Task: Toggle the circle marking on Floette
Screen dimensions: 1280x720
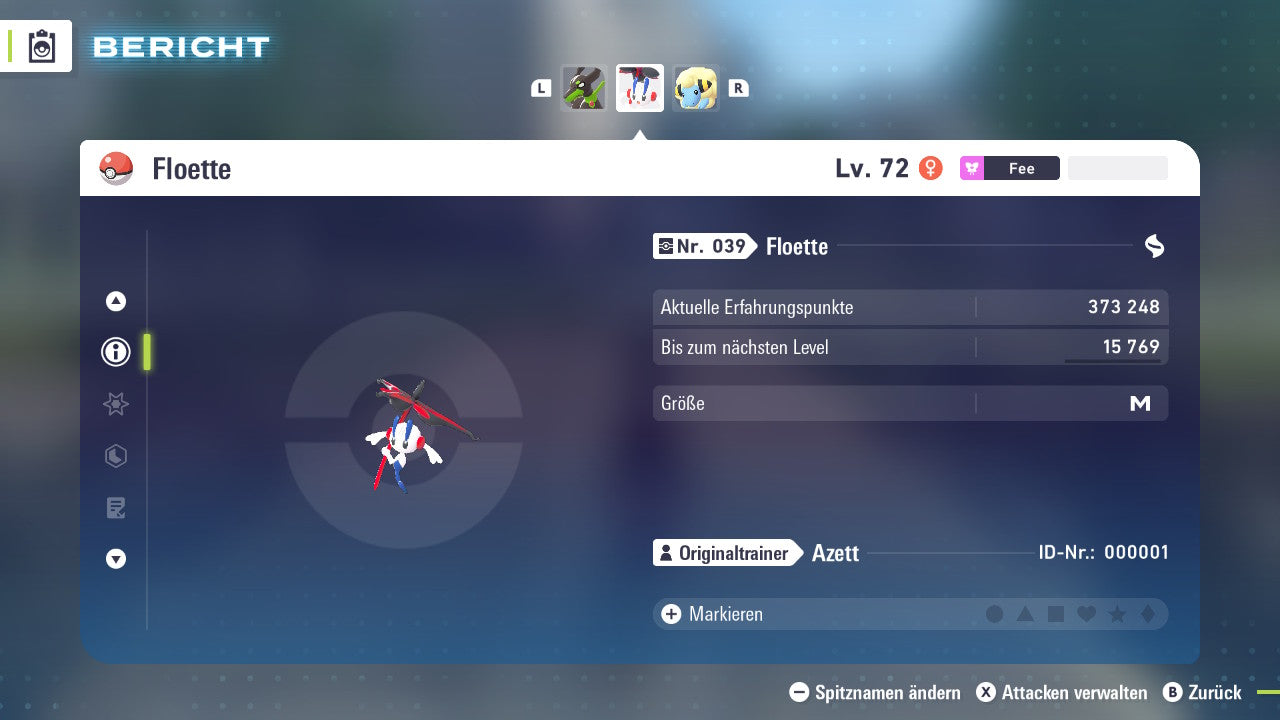Action: (x=995, y=614)
